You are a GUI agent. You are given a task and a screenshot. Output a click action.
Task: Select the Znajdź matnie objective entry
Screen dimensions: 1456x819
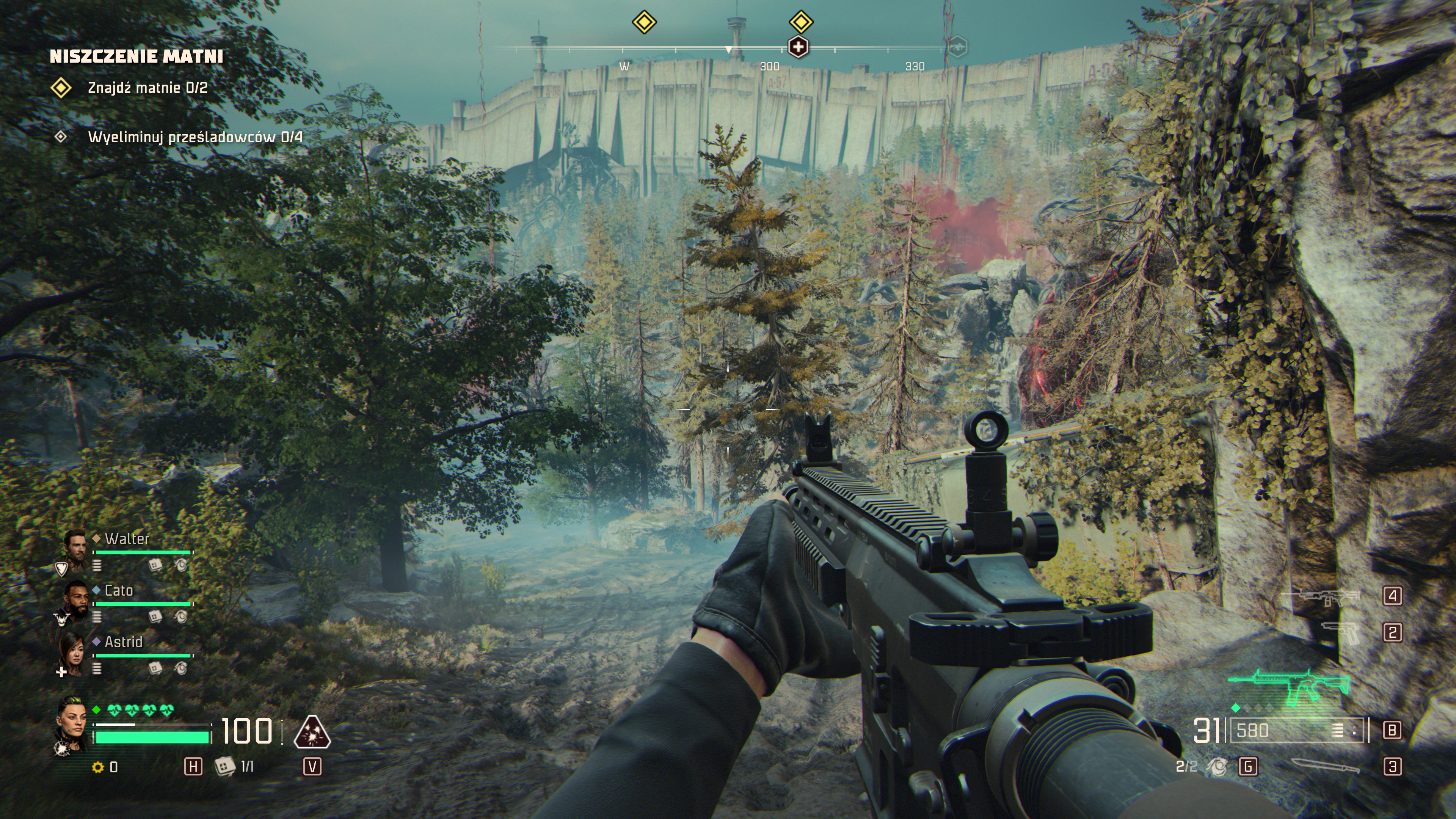147,88
